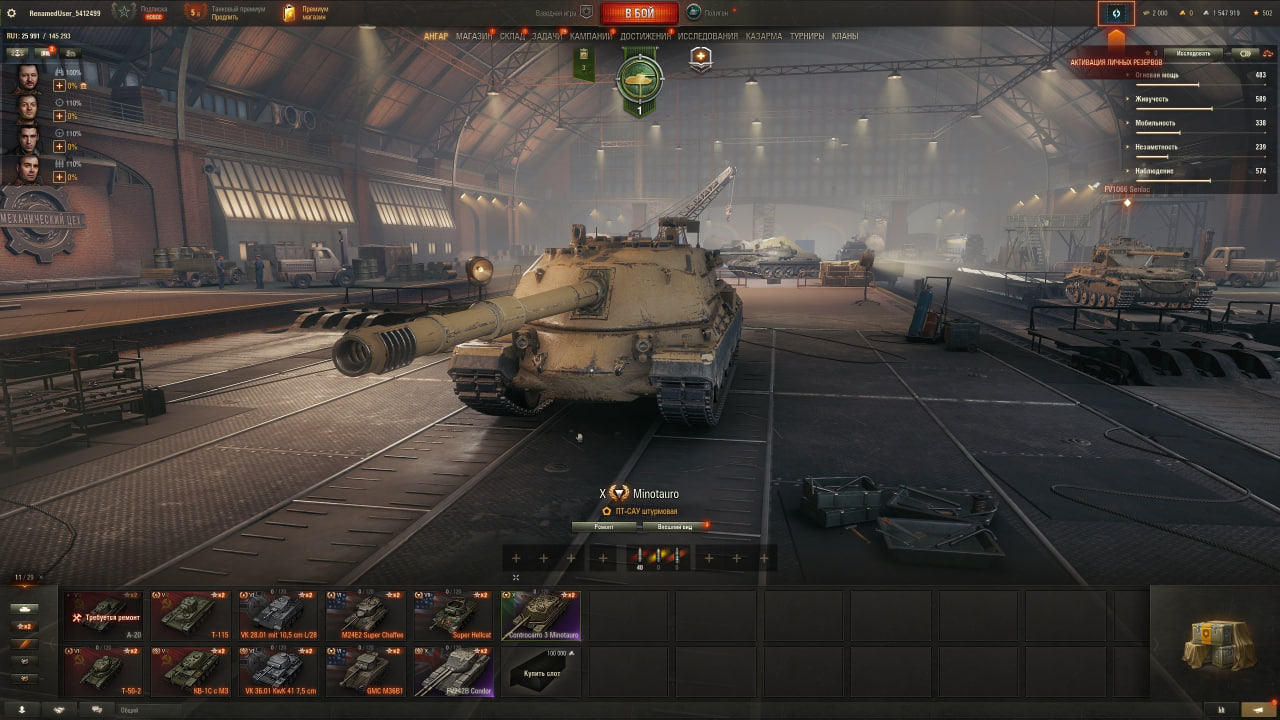The width and height of the screenshot is (1280, 720).
Task: Open the «Достижения» tab
Action: click(646, 36)
